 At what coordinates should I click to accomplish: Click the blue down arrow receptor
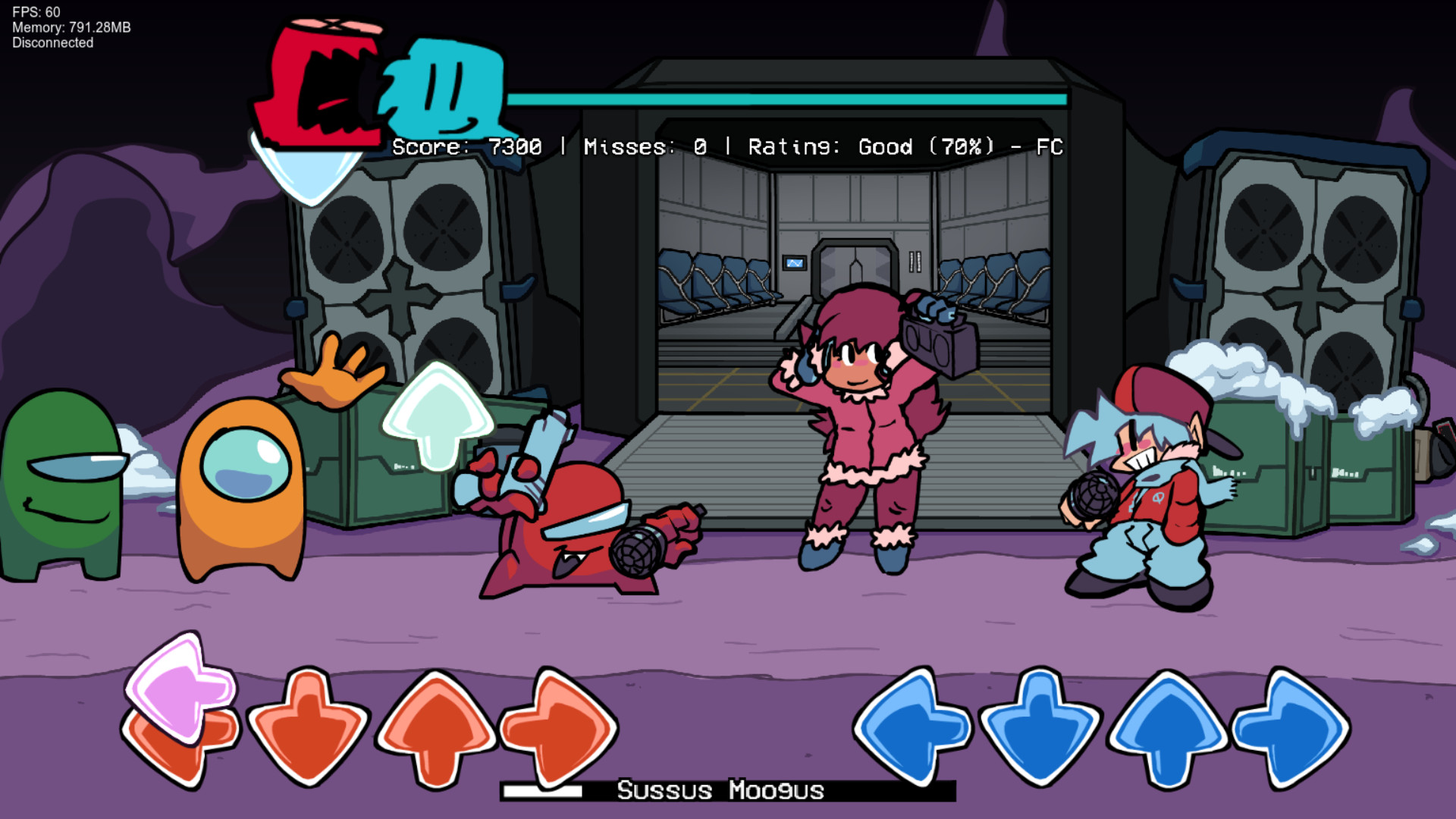pyautogui.click(x=1040, y=728)
